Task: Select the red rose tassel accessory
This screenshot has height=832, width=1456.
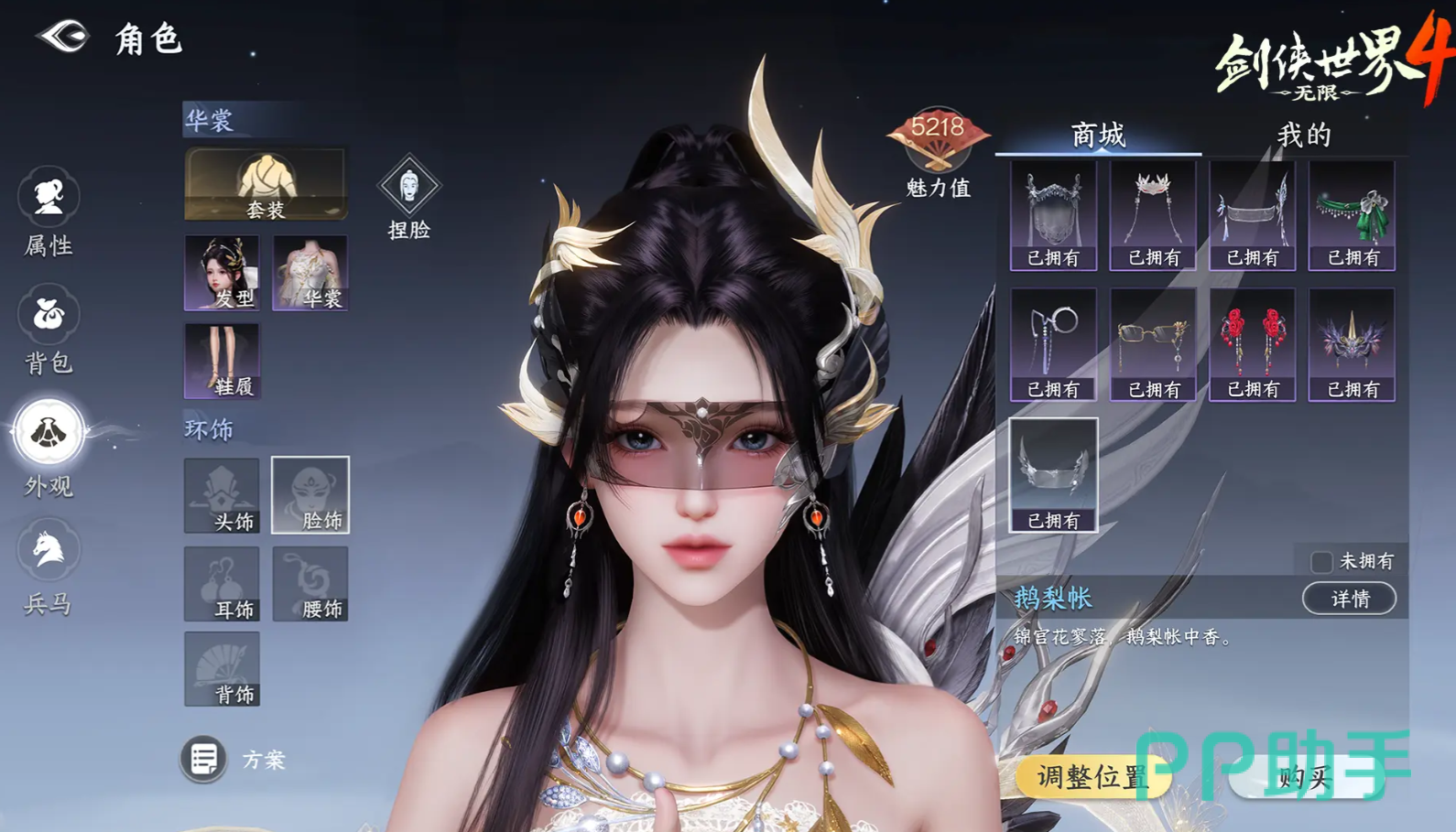Action: pyautogui.click(x=1253, y=344)
